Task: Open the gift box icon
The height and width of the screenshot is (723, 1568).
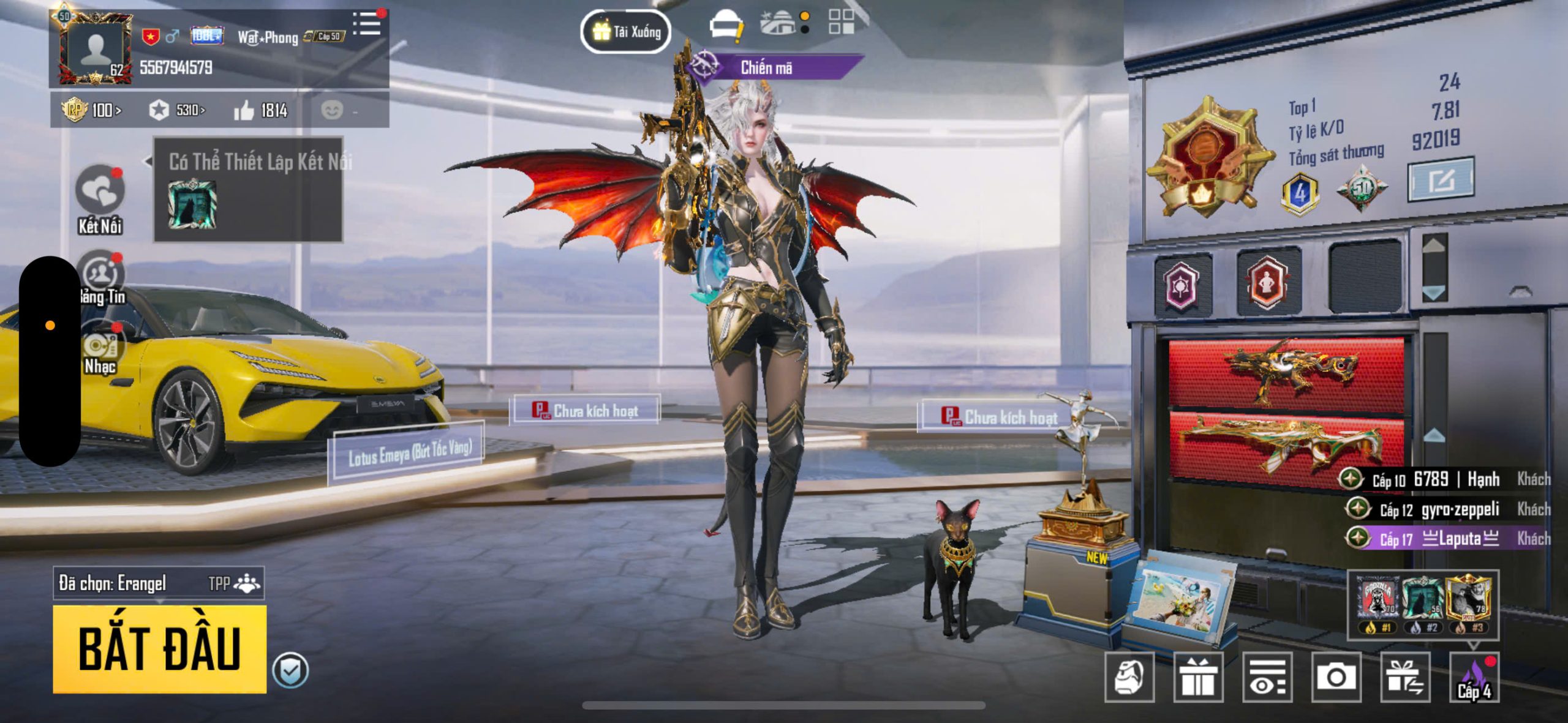Action: coord(1198,676)
